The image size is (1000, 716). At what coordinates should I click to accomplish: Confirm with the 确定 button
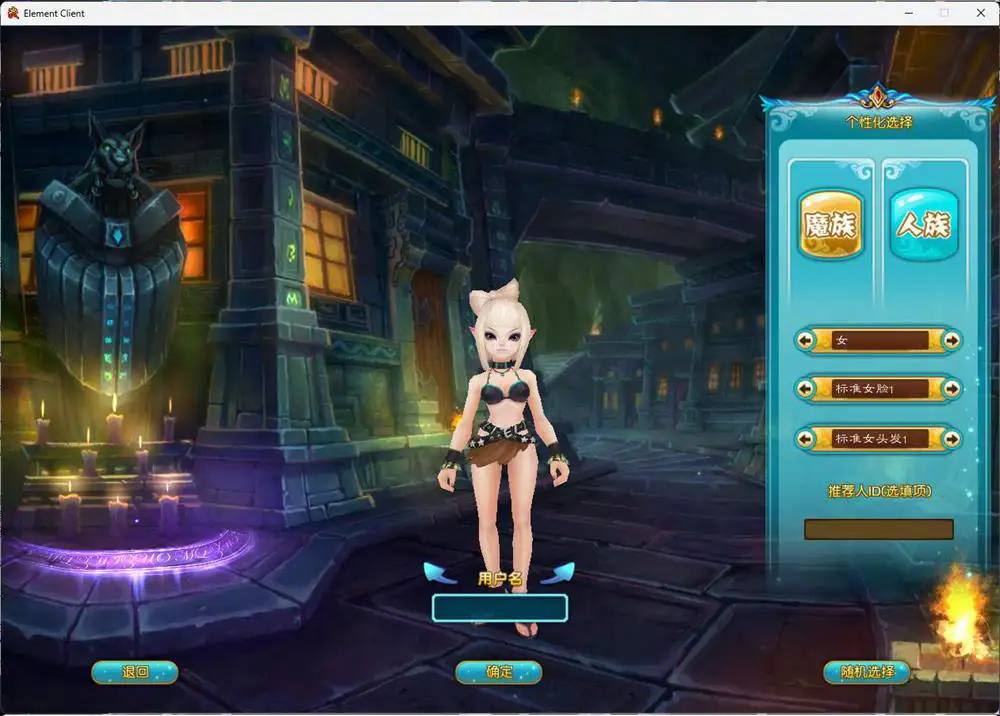point(499,672)
